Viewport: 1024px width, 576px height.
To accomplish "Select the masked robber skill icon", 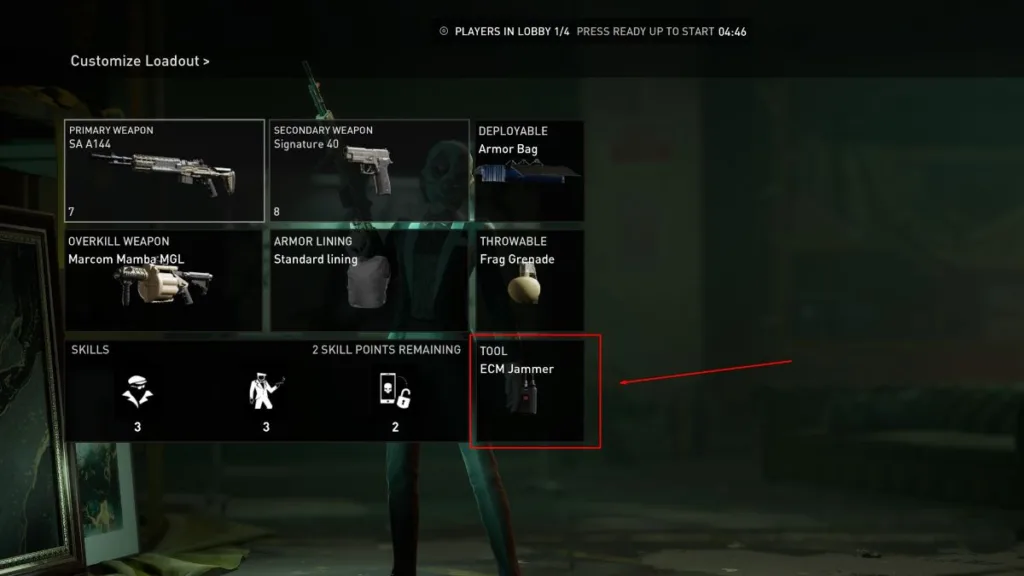I will point(137,392).
